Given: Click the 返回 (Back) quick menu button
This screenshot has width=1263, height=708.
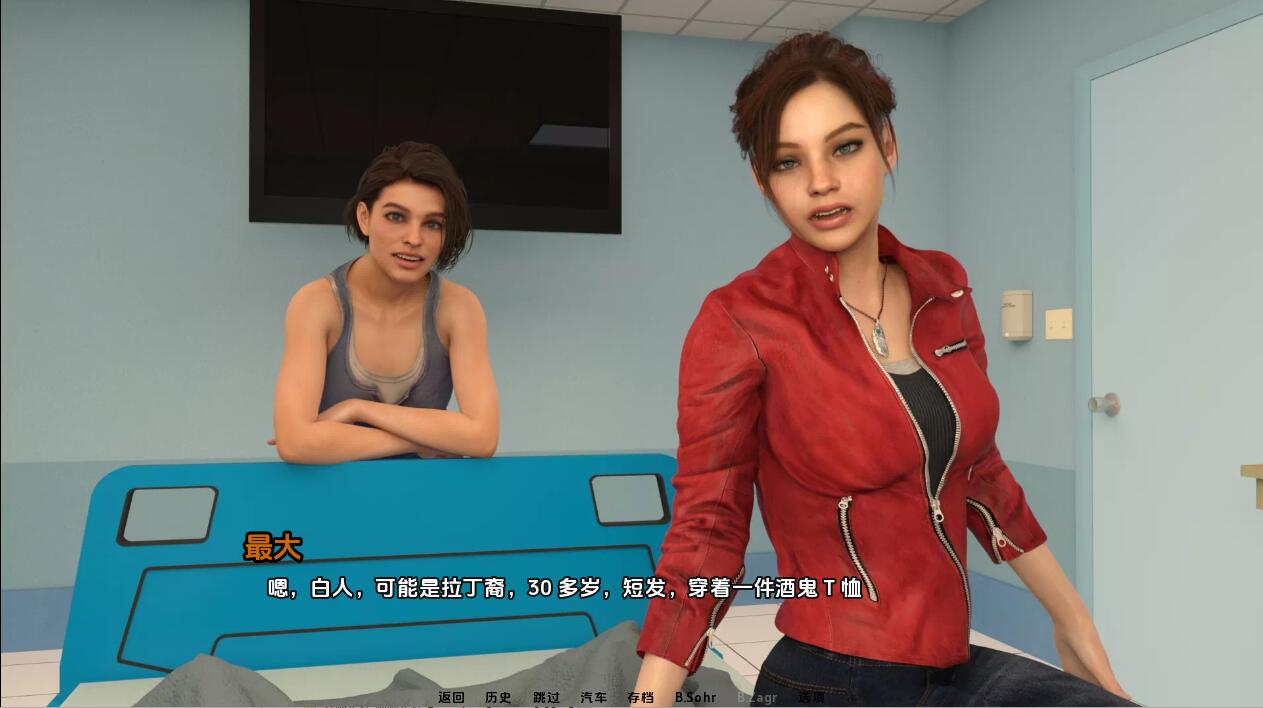Looking at the screenshot, I should [451, 697].
